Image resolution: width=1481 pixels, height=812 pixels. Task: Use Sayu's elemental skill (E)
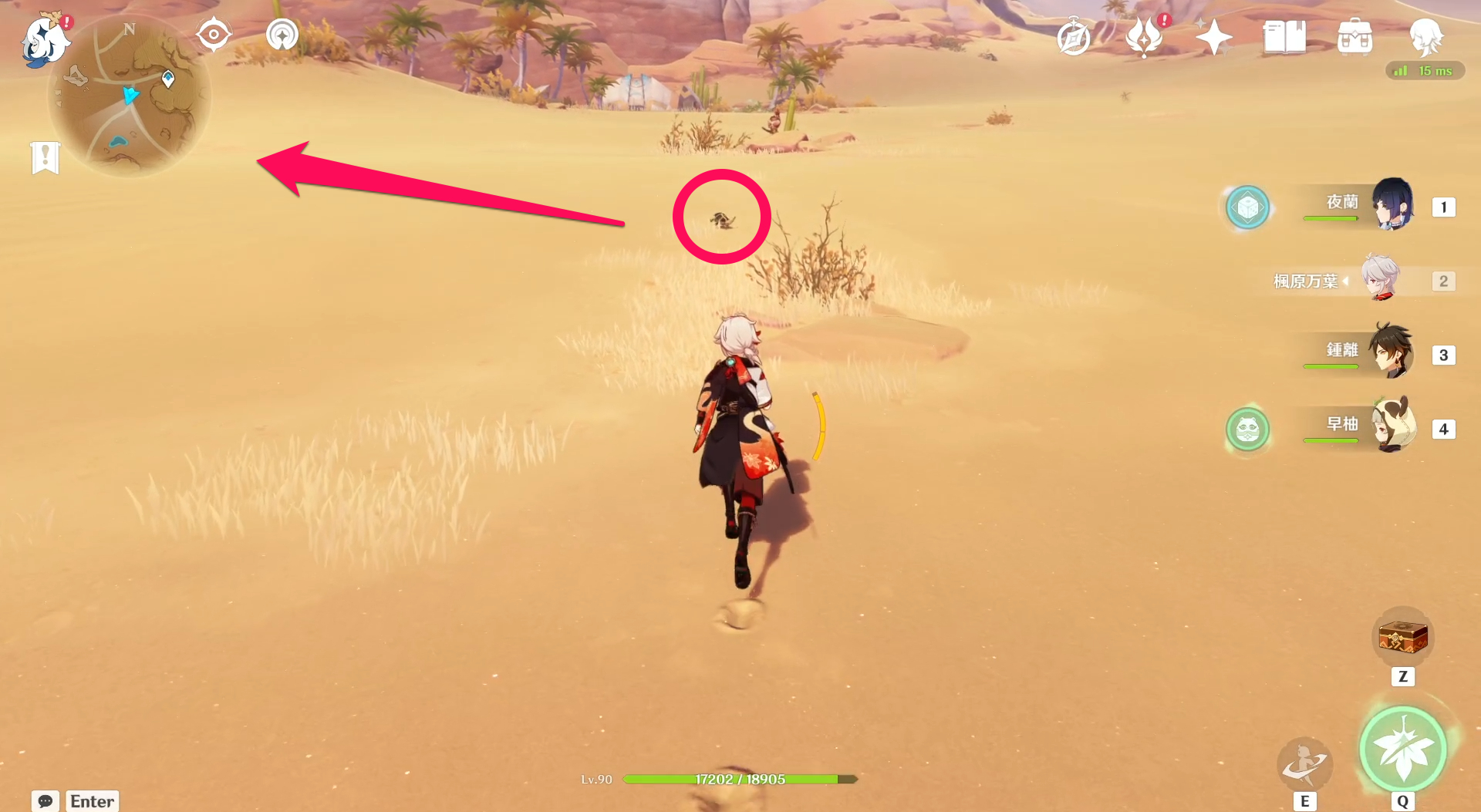coord(1305,764)
